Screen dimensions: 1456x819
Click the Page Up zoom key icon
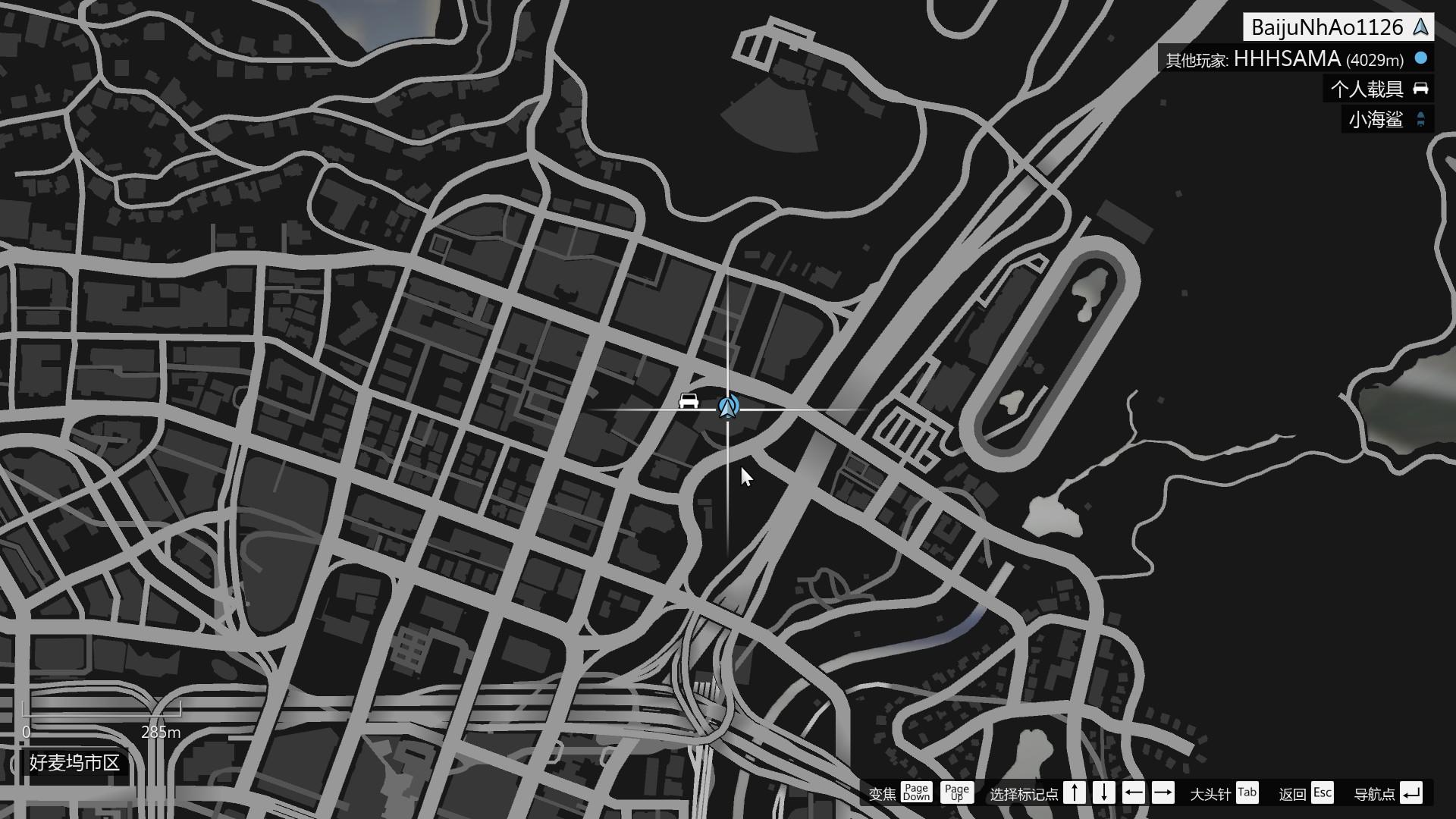coord(957,793)
